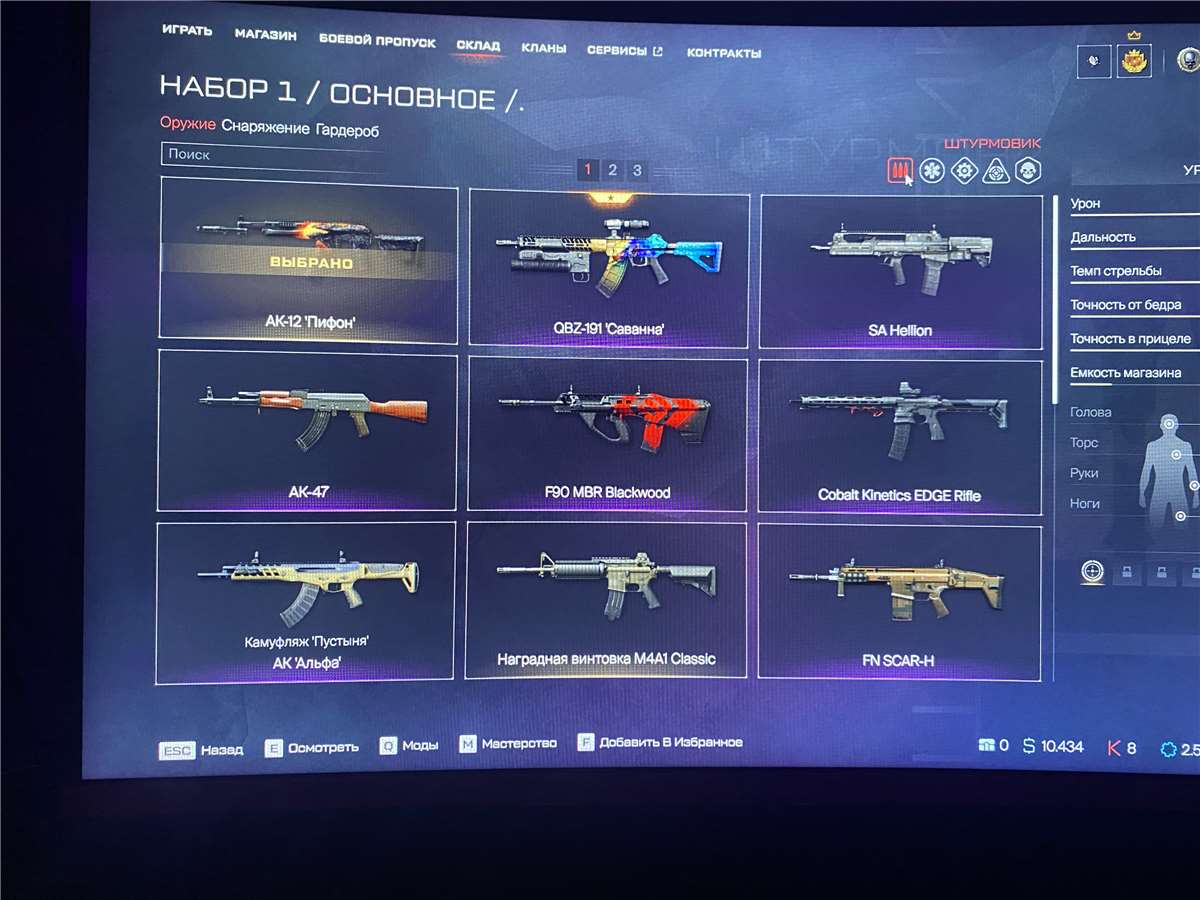Image resolution: width=1200 pixels, height=900 pixels.
Task: Open the КОНТРАКТЫ menu
Action: [723, 53]
